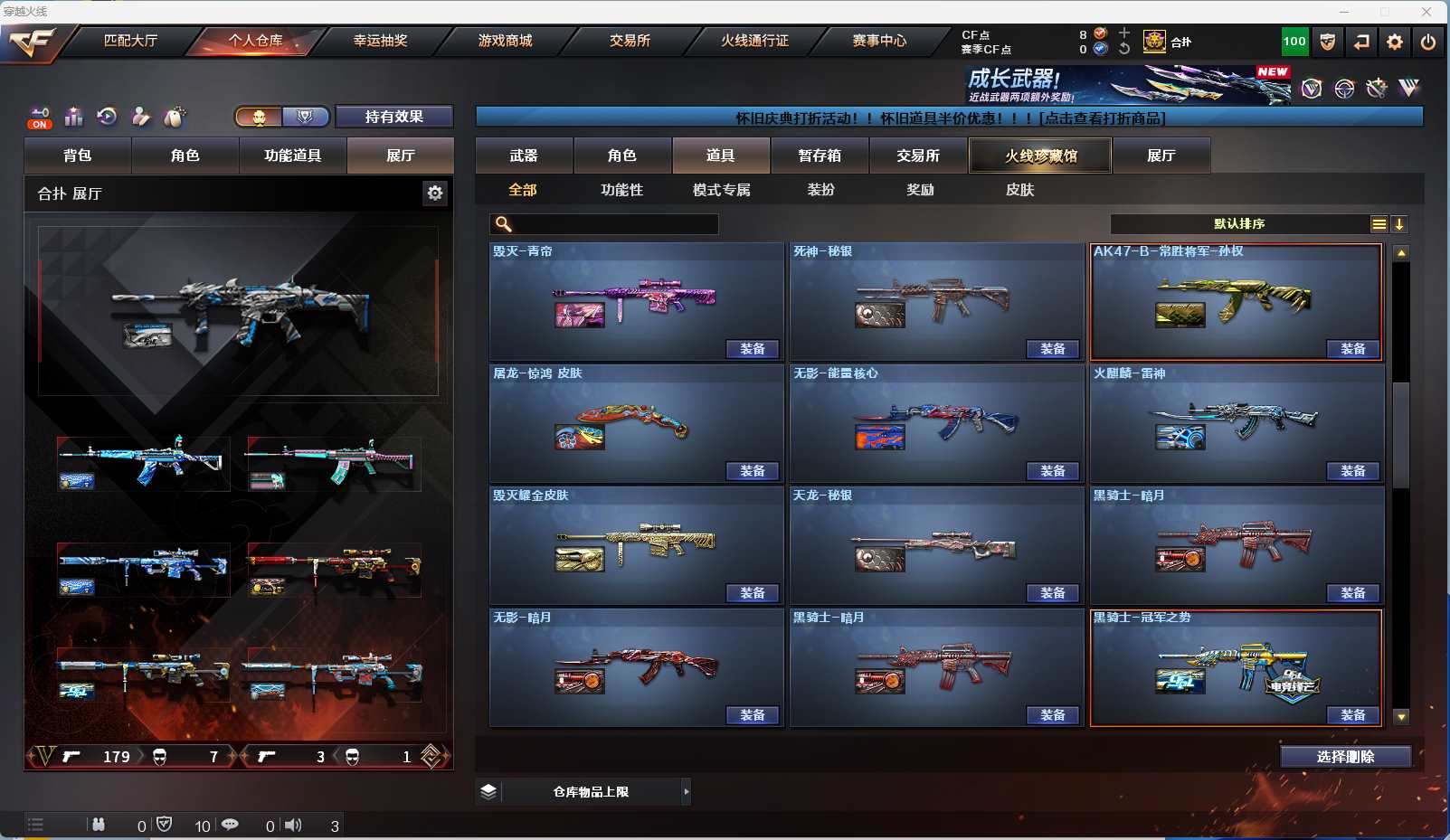Show the 皮肤 skins category

(1019, 190)
